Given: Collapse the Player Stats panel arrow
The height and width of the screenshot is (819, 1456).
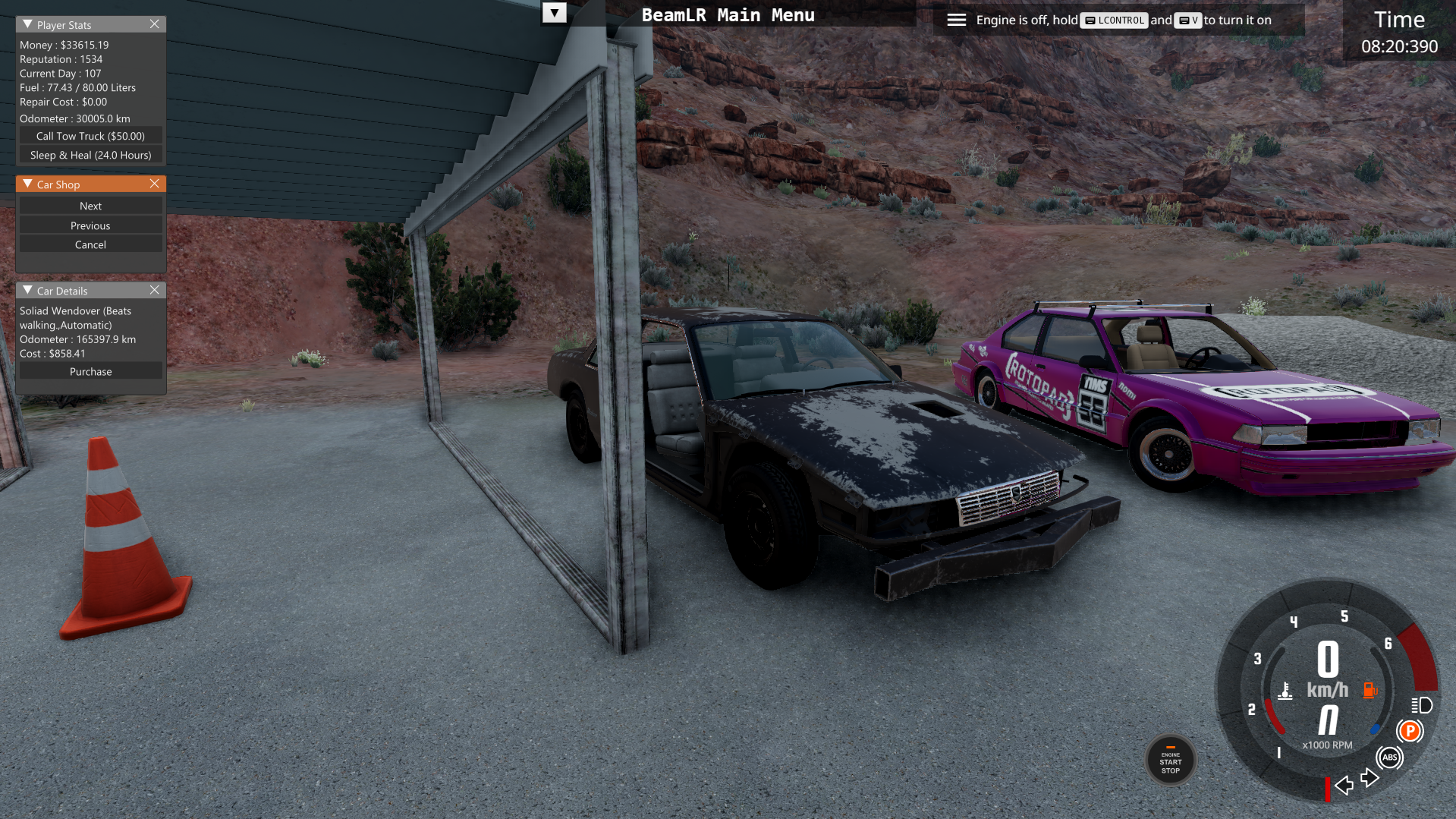Looking at the screenshot, I should pos(27,24).
